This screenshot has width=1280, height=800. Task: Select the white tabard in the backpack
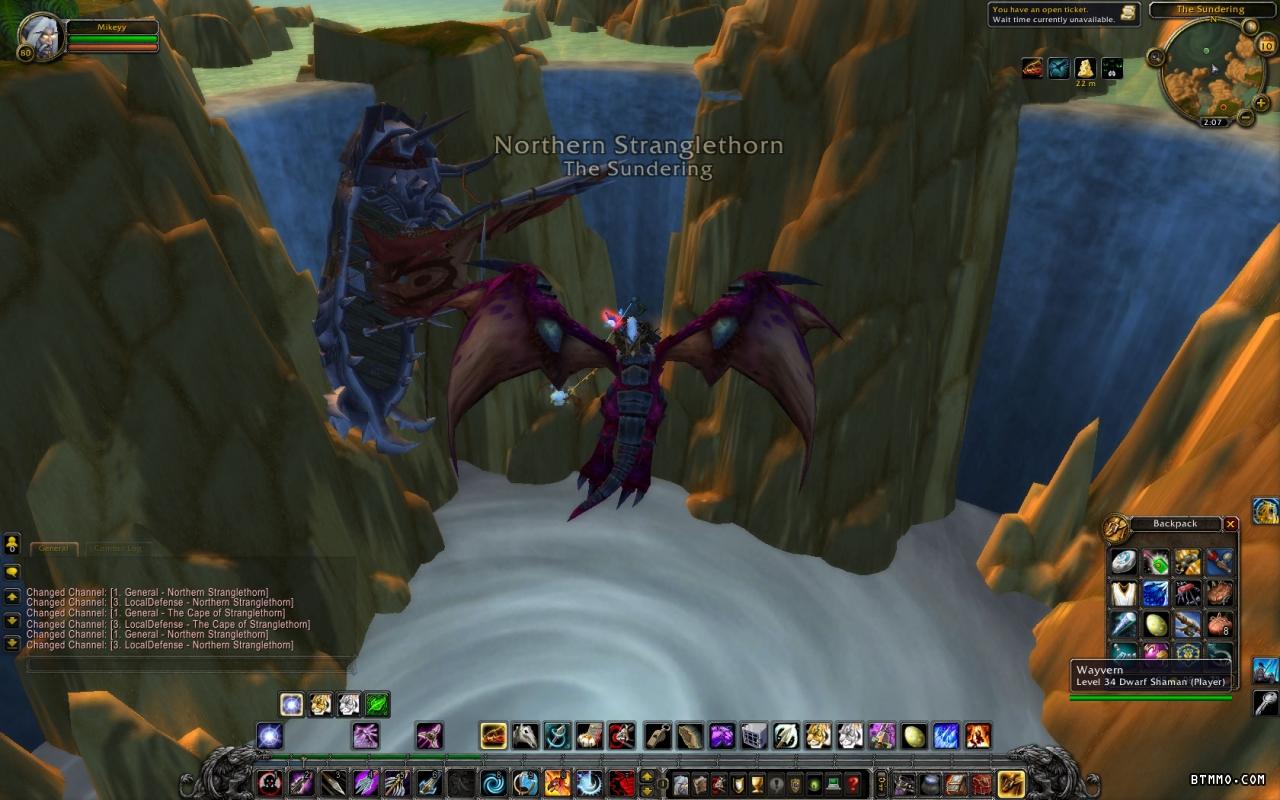(1124, 593)
